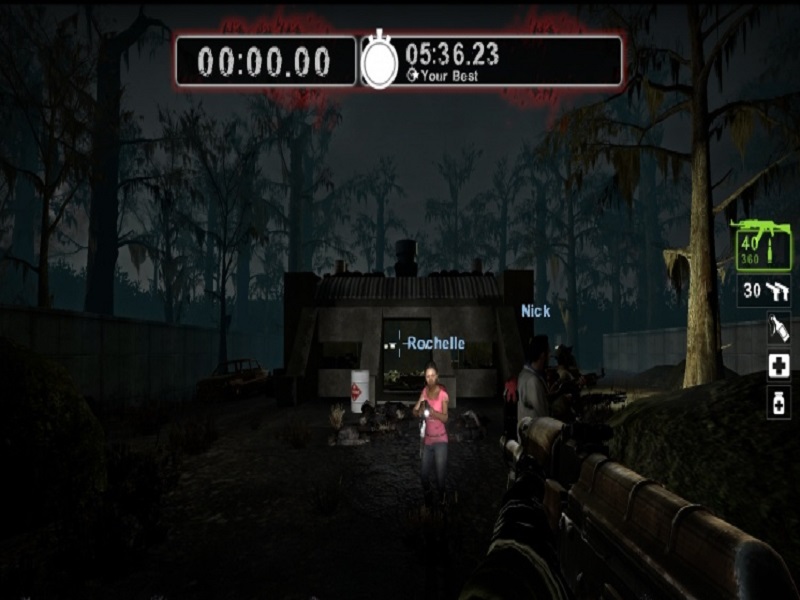Click the stopwatch icon on the timer
The width and height of the screenshot is (800, 600).
[x=379, y=61]
